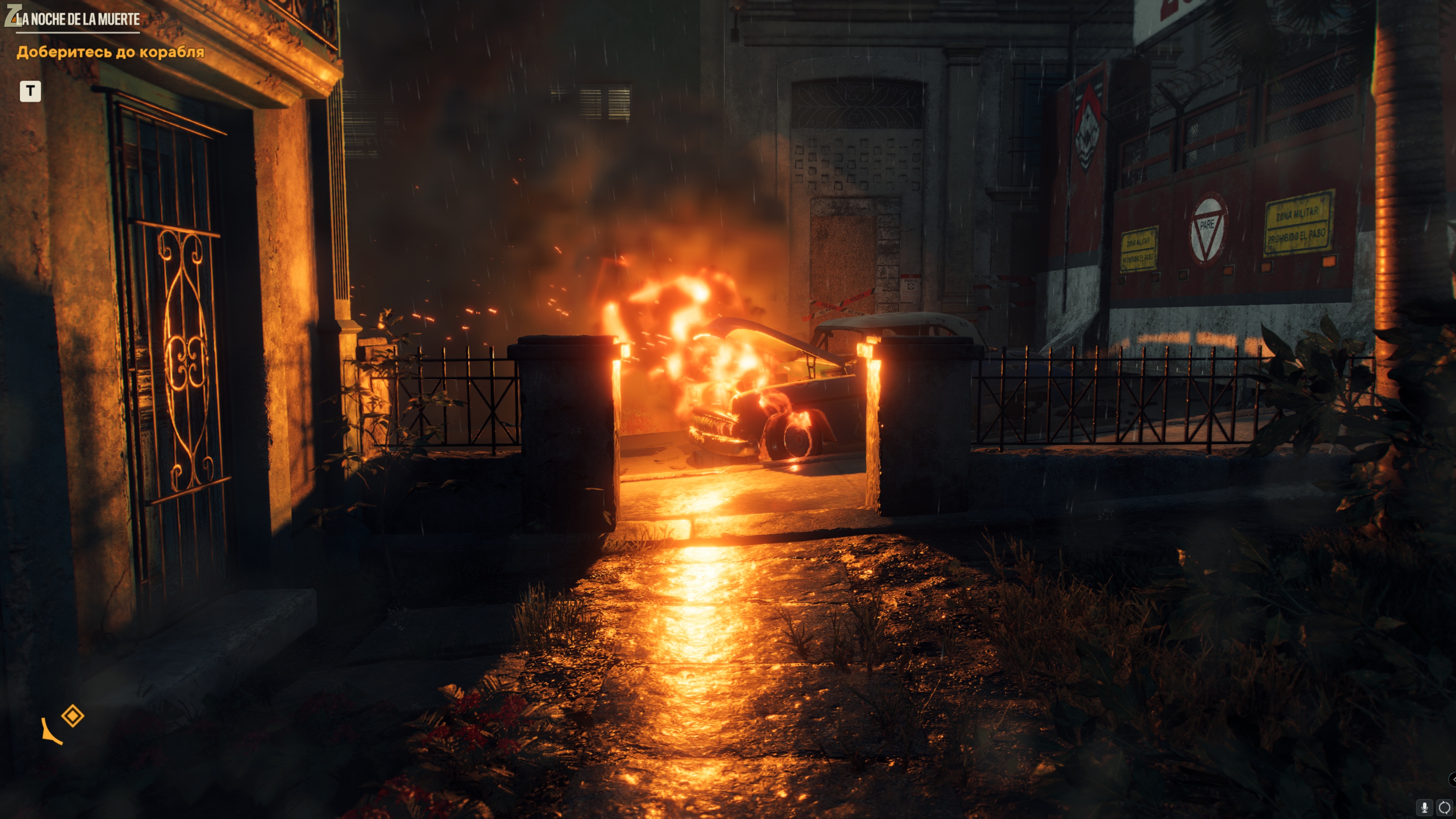This screenshot has width=1456, height=819.
Task: Expand the overlay side panel arrow
Action: (1452, 780)
